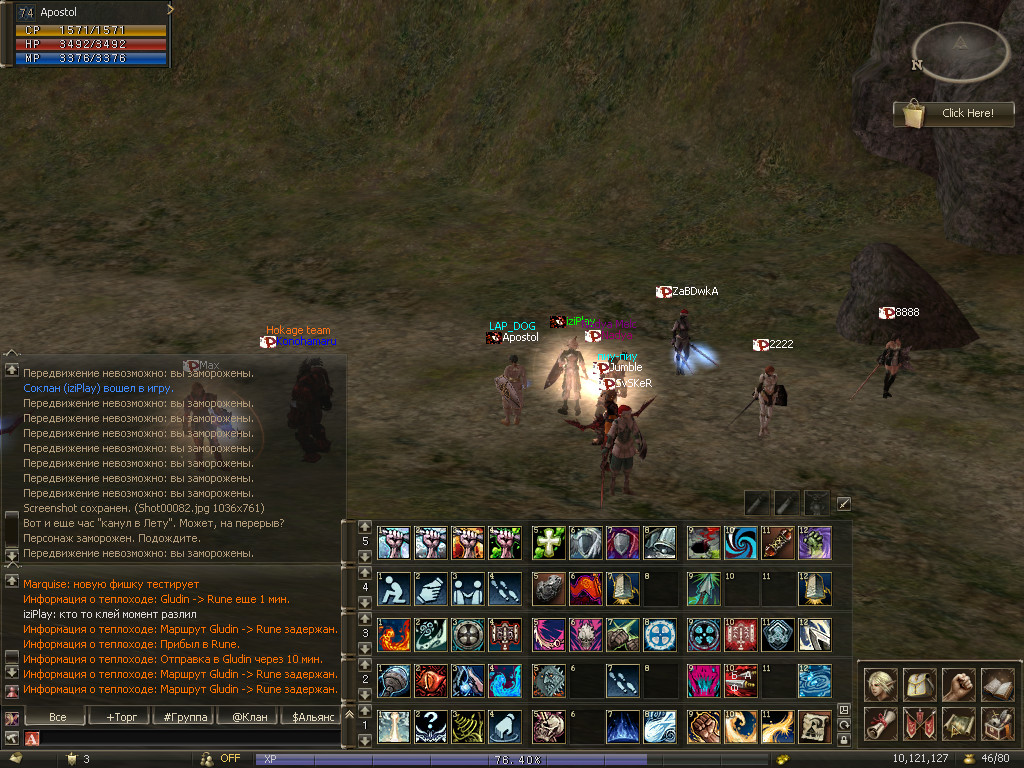This screenshot has height=768, width=1024.
Task: Open the actions fist menu icon
Action: [959, 684]
